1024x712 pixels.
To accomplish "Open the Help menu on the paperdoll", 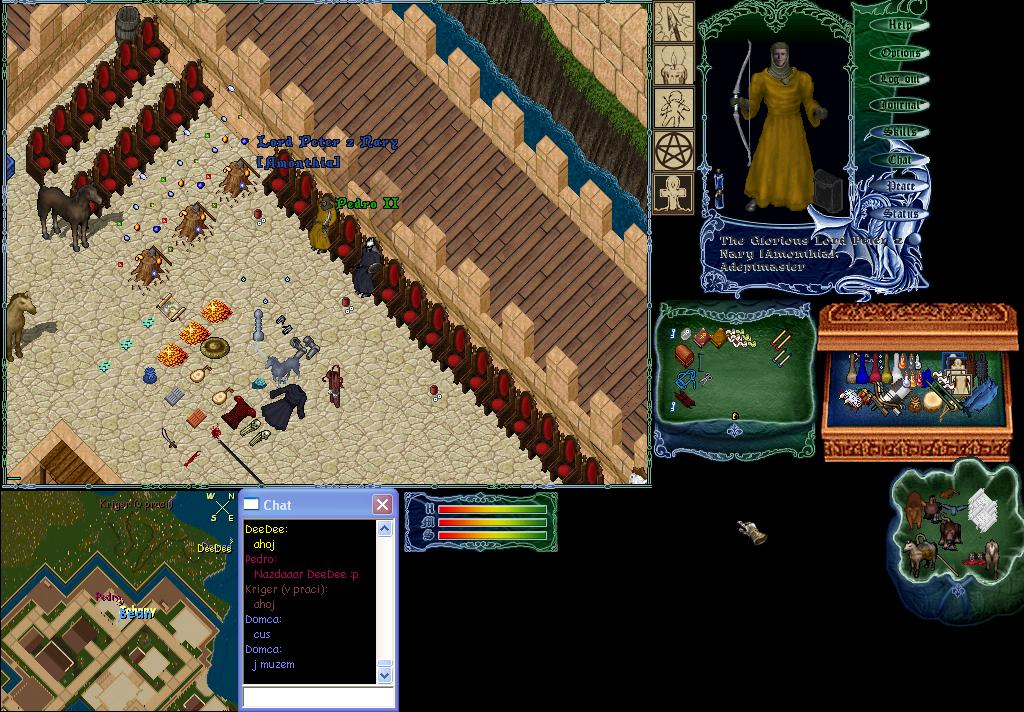I will (x=899, y=26).
